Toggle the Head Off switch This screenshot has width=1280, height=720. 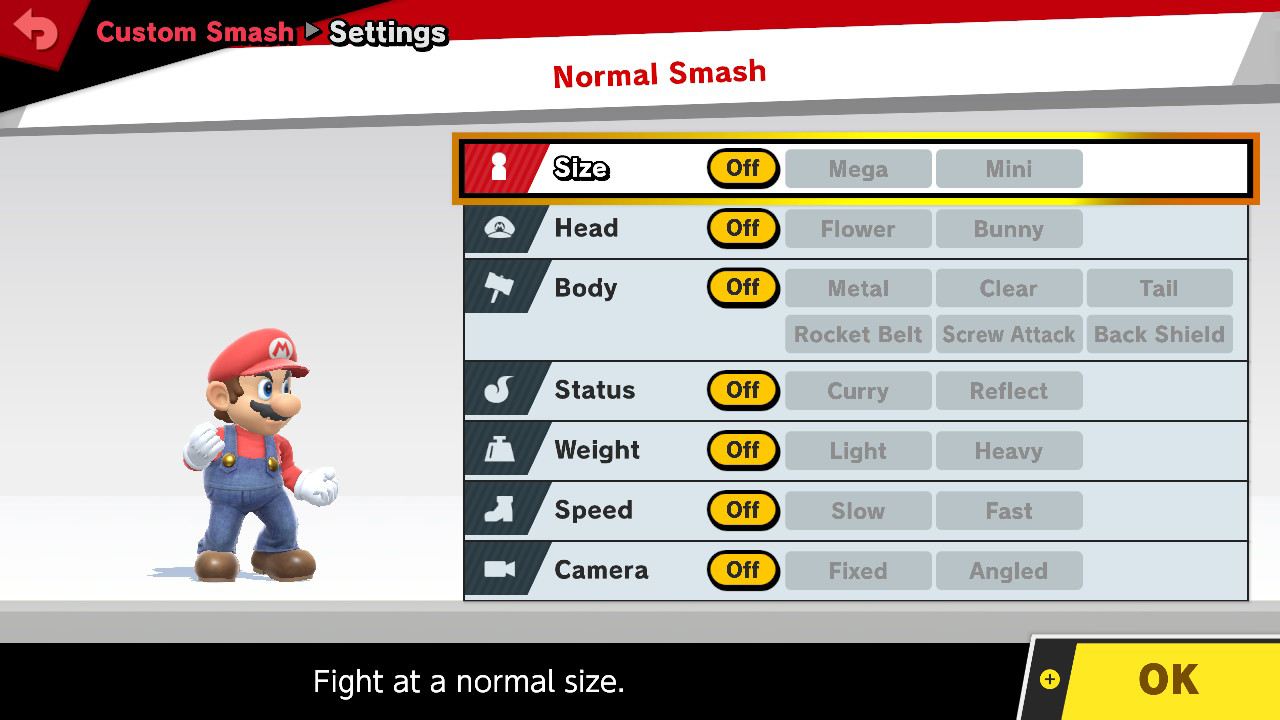[743, 228]
